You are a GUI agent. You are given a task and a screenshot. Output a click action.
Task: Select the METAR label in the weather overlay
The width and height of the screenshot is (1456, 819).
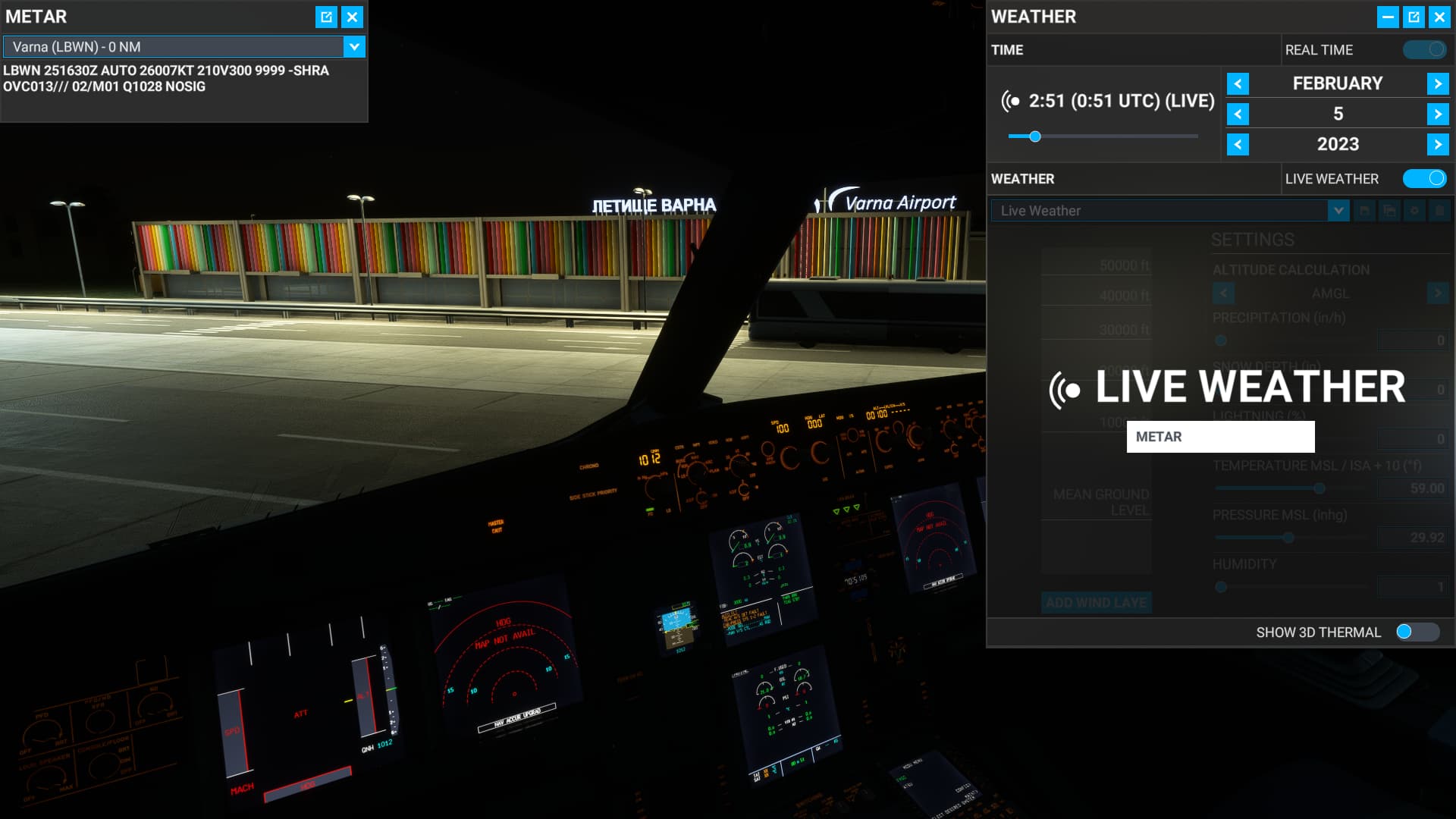coord(1219,437)
